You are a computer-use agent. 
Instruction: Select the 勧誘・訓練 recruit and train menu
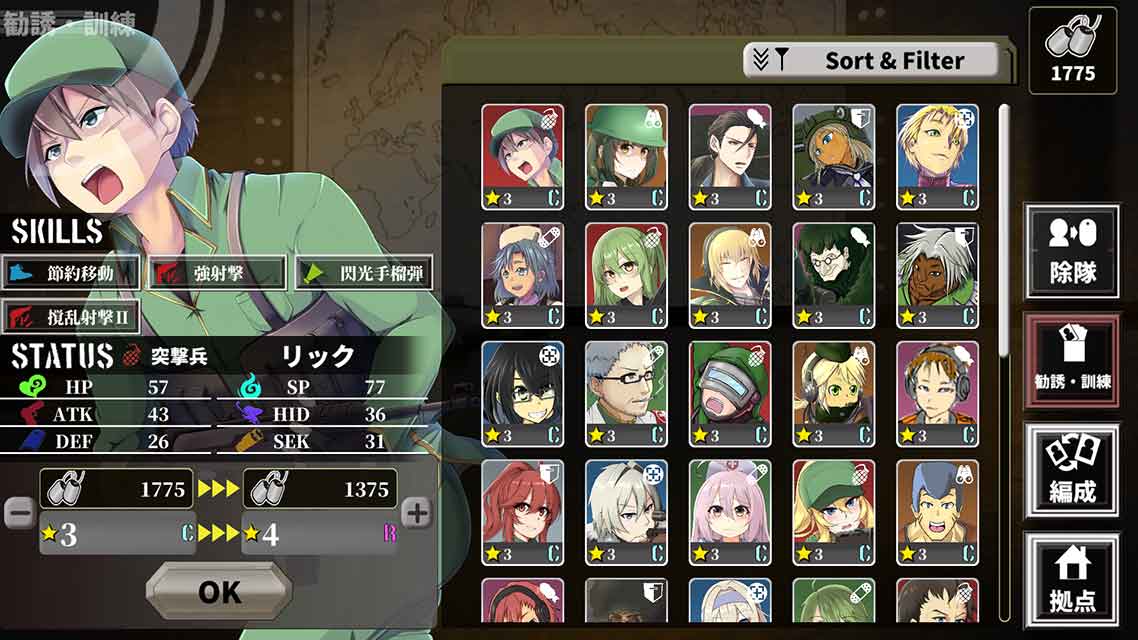tap(1071, 361)
